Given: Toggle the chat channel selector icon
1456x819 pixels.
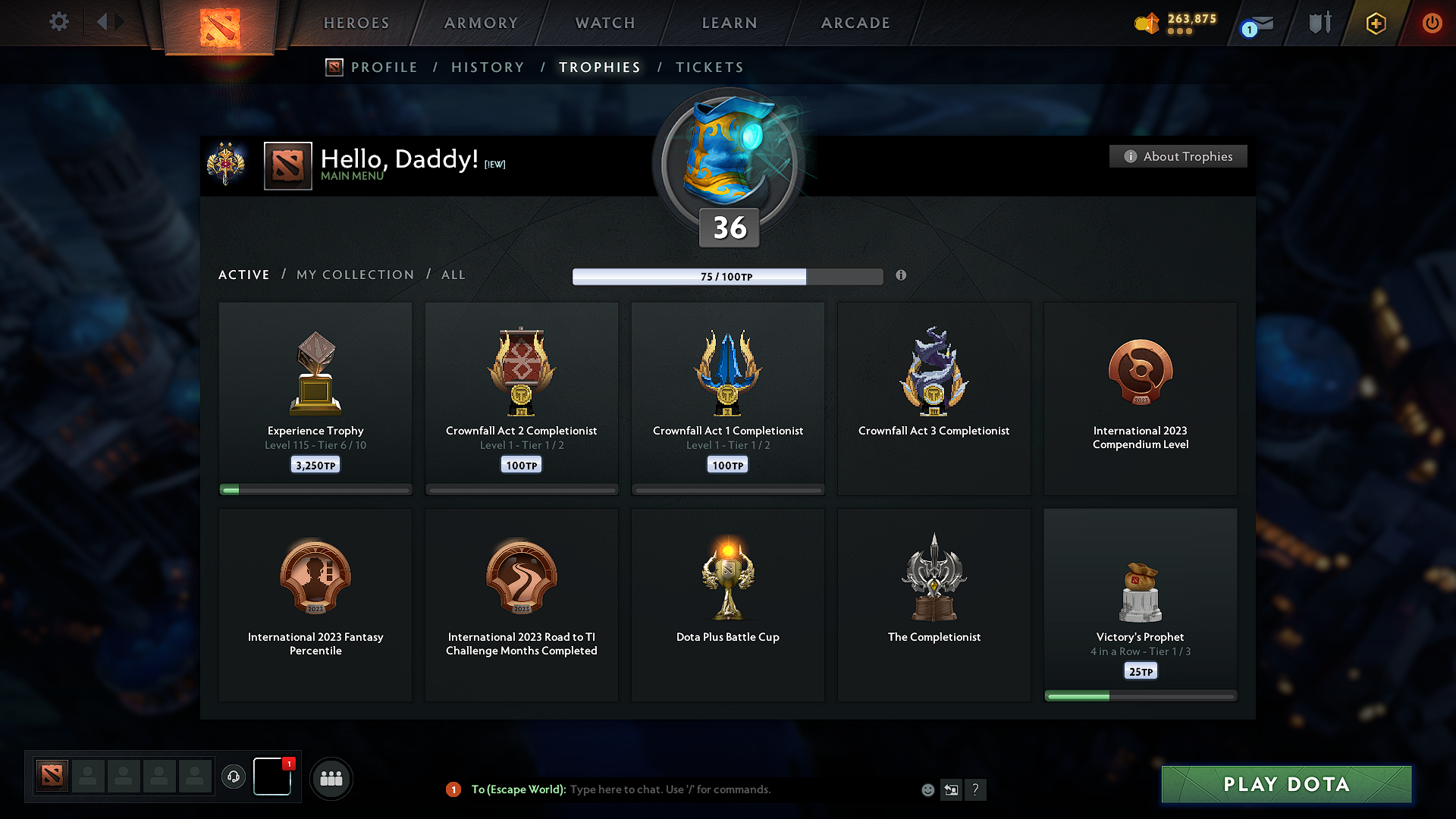Looking at the screenshot, I should (x=951, y=789).
